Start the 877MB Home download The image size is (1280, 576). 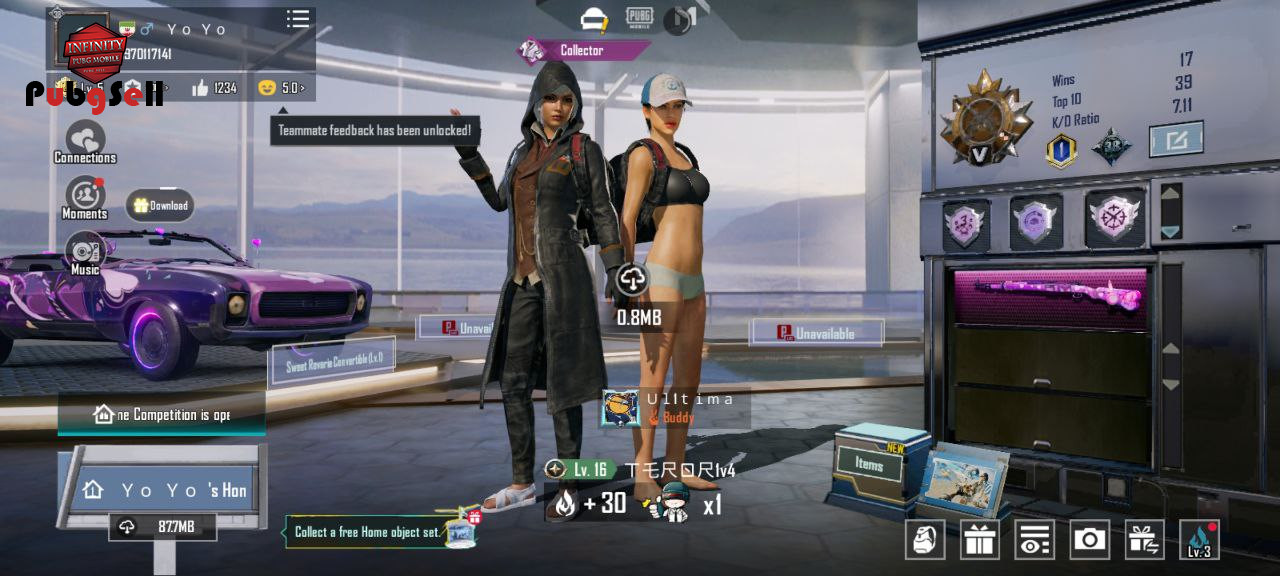[163, 527]
